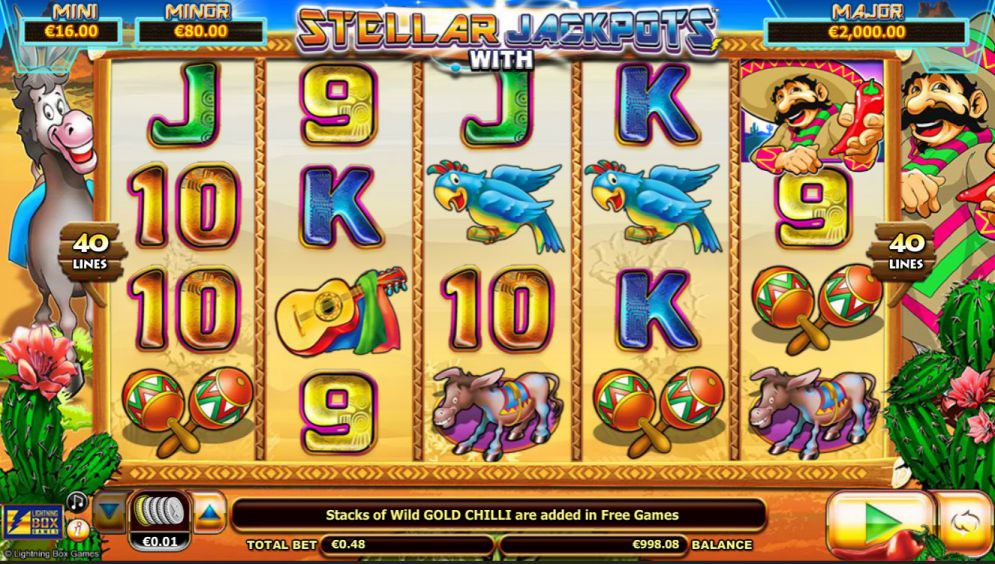Decrease the coin value with the down arrow
The height and width of the screenshot is (564, 995).
pos(110,513)
